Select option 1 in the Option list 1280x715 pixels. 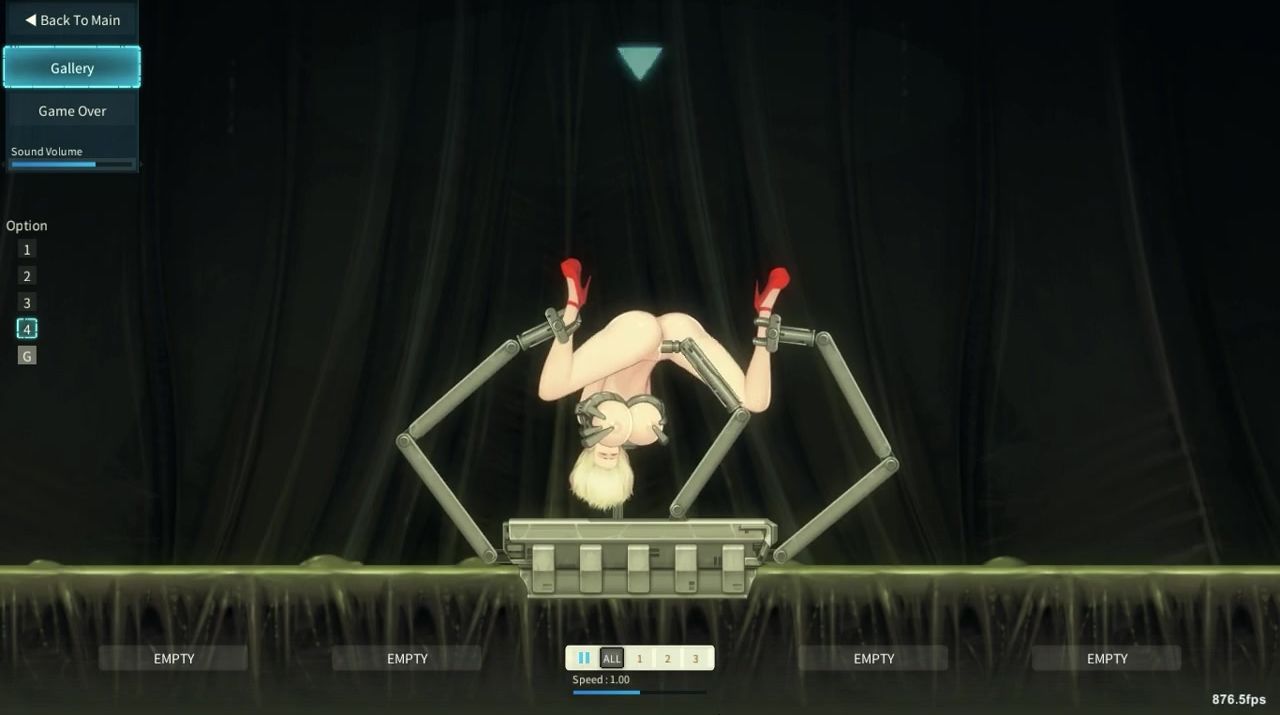pyautogui.click(x=27, y=250)
